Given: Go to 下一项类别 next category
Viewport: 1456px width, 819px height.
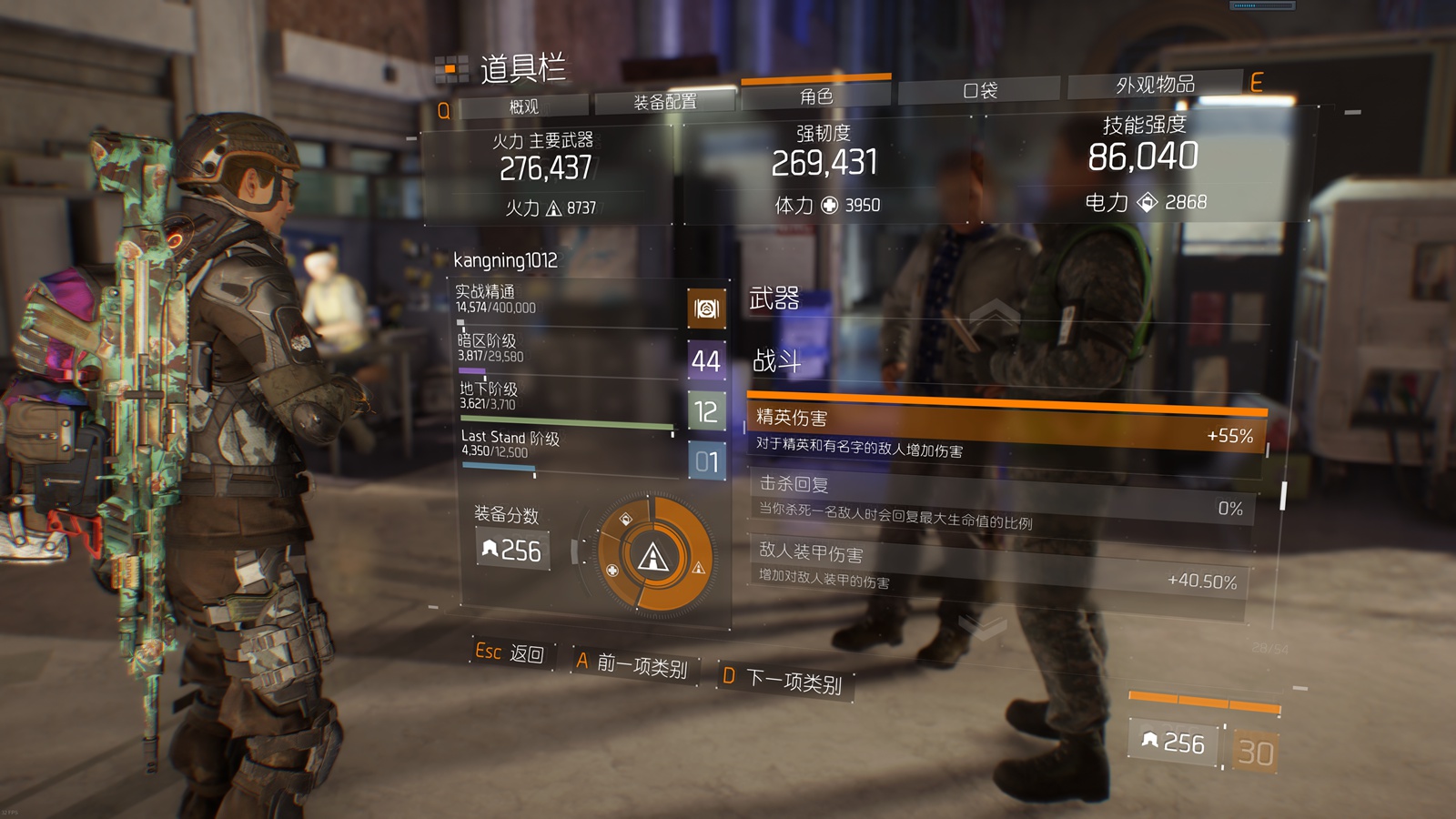Looking at the screenshot, I should coord(783,679).
